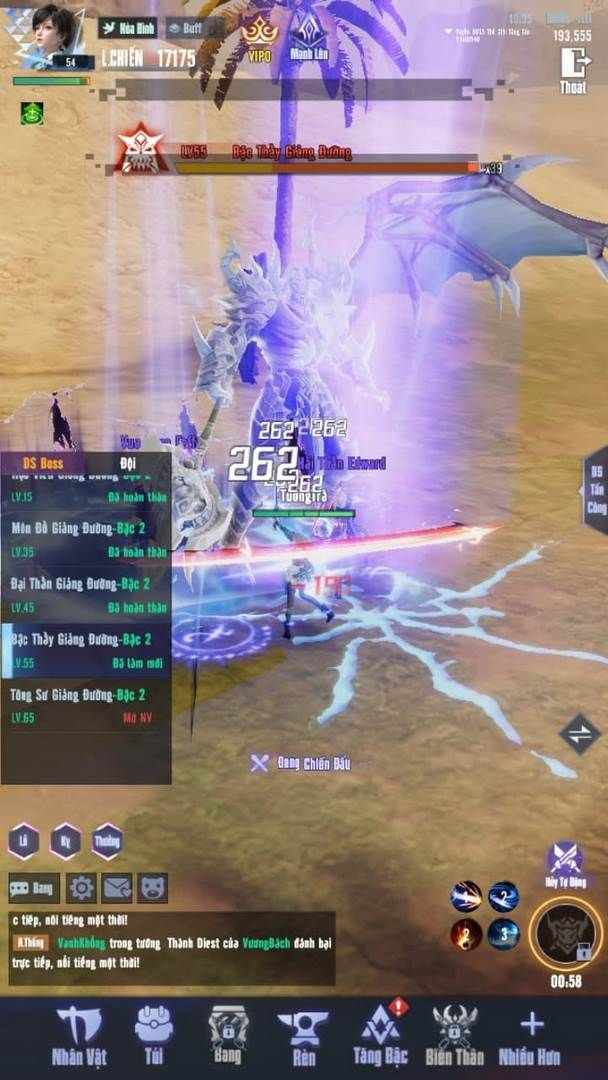Open the Rèn forging menu
This screenshot has width=608, height=1080.
pos(302,1035)
